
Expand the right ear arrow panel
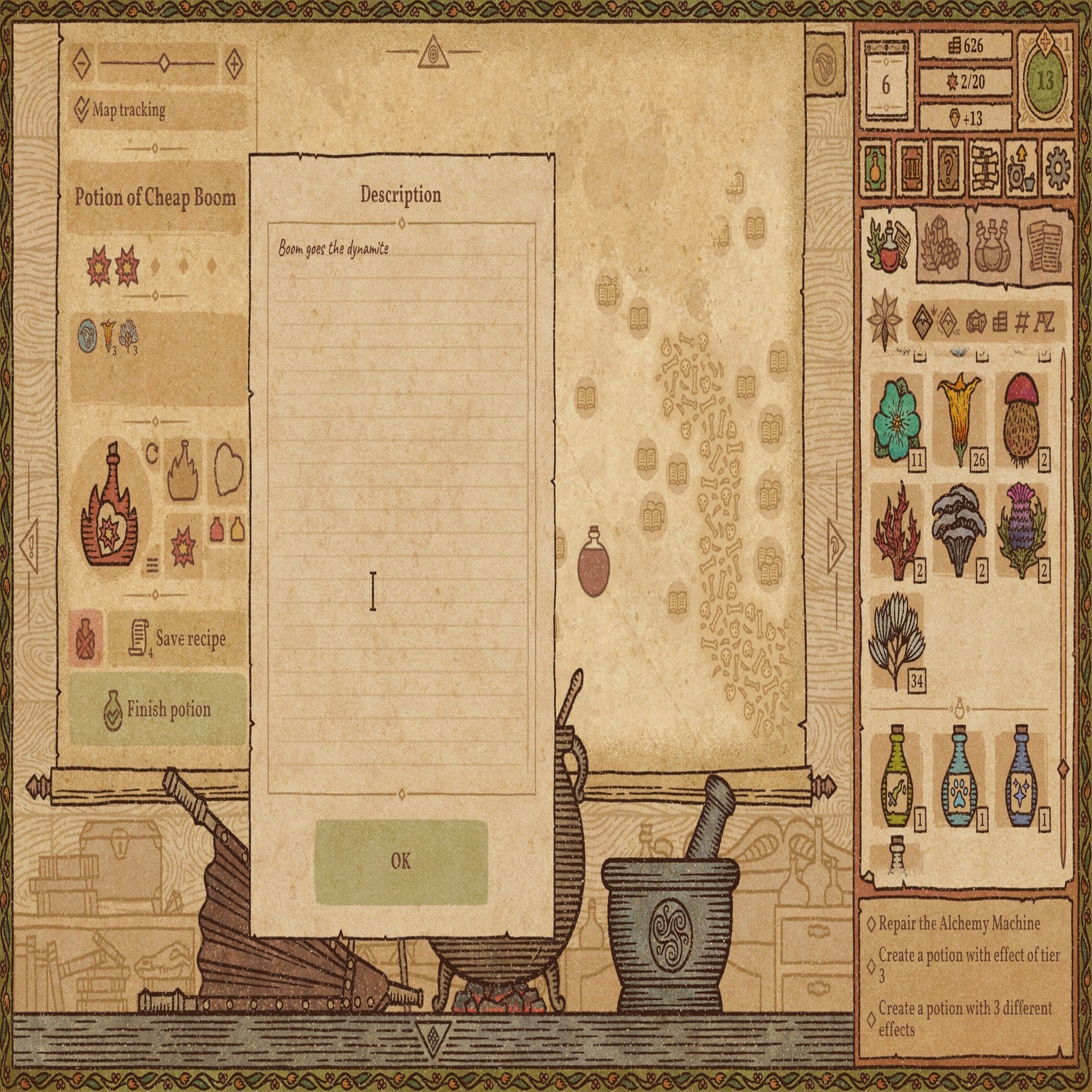(835, 546)
